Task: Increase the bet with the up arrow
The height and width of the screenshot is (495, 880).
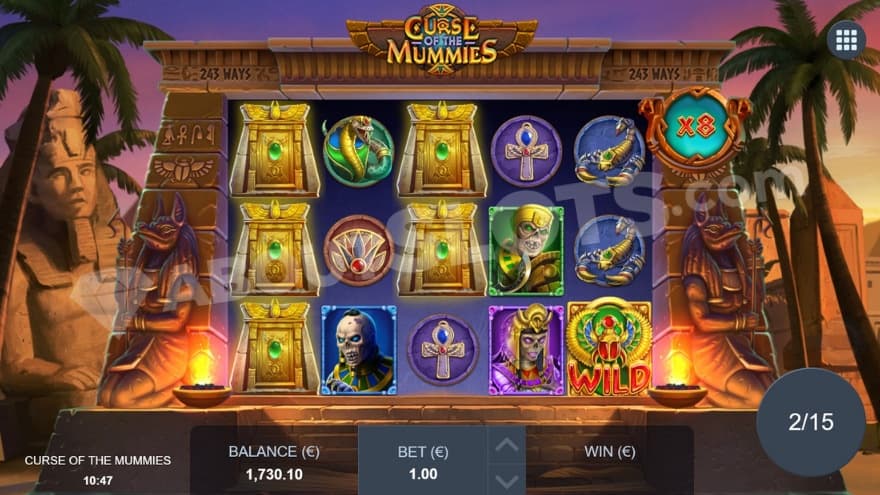Action: point(507,445)
